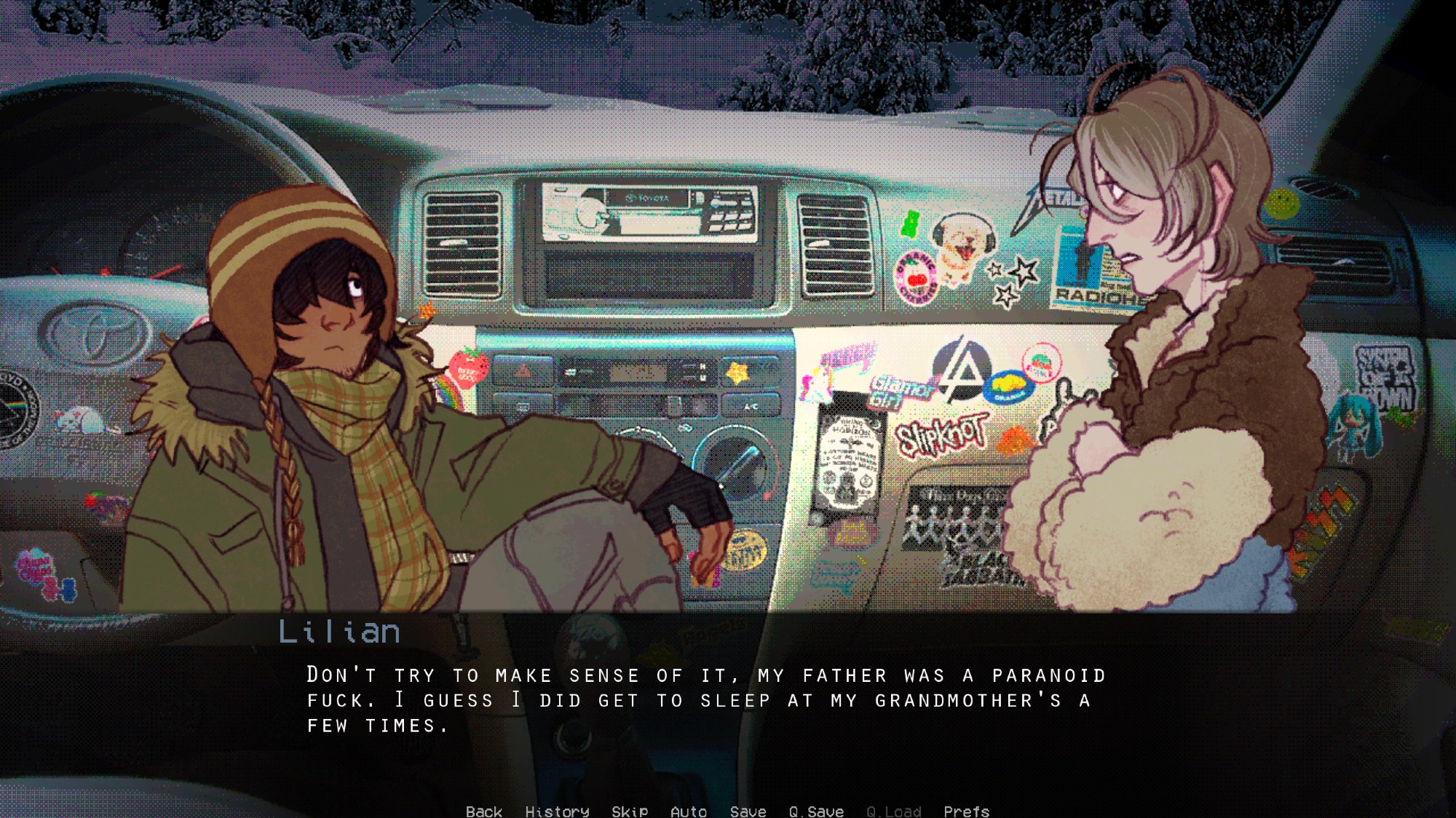Open the dialogue History log
This screenshot has width=1456, height=818.
coord(557,811)
